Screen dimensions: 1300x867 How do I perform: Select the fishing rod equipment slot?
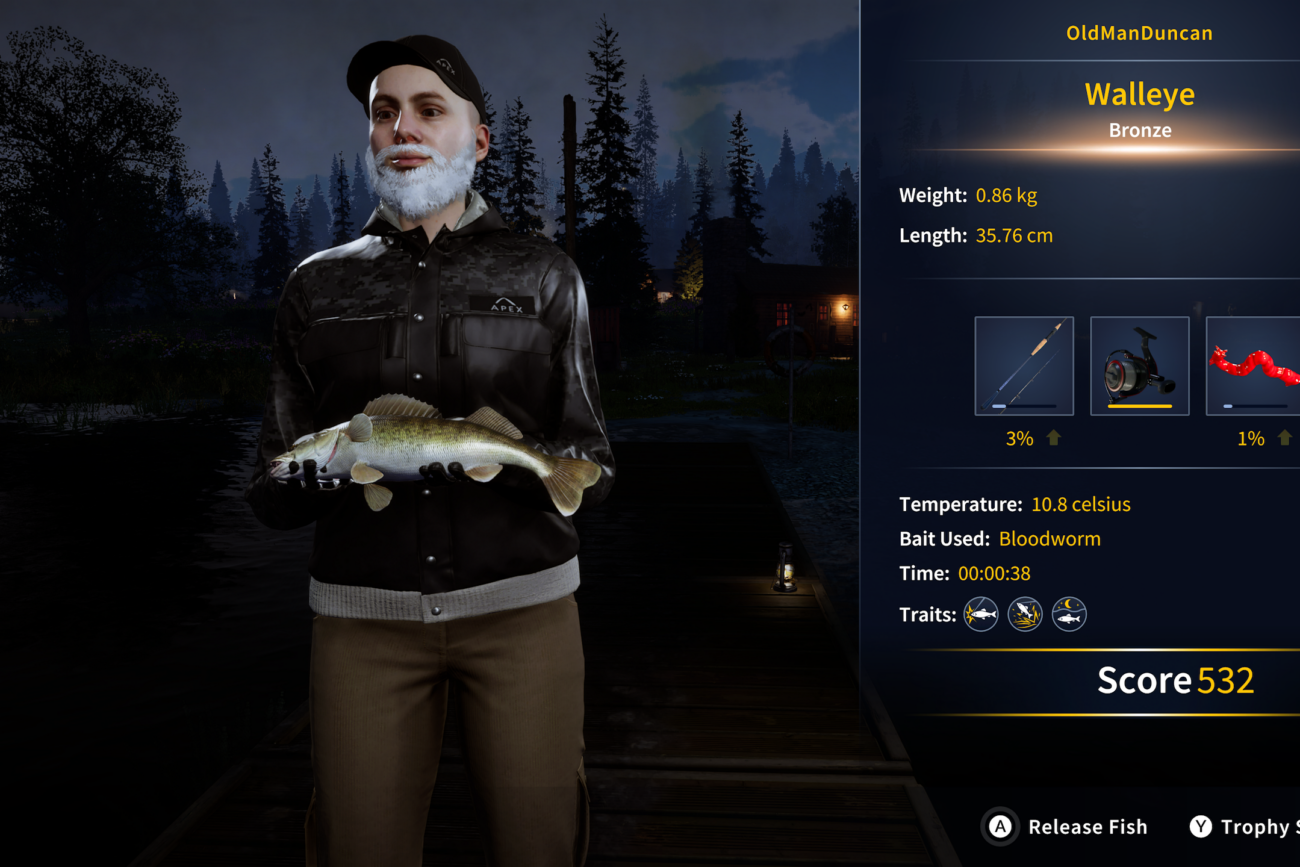[x=1024, y=366]
